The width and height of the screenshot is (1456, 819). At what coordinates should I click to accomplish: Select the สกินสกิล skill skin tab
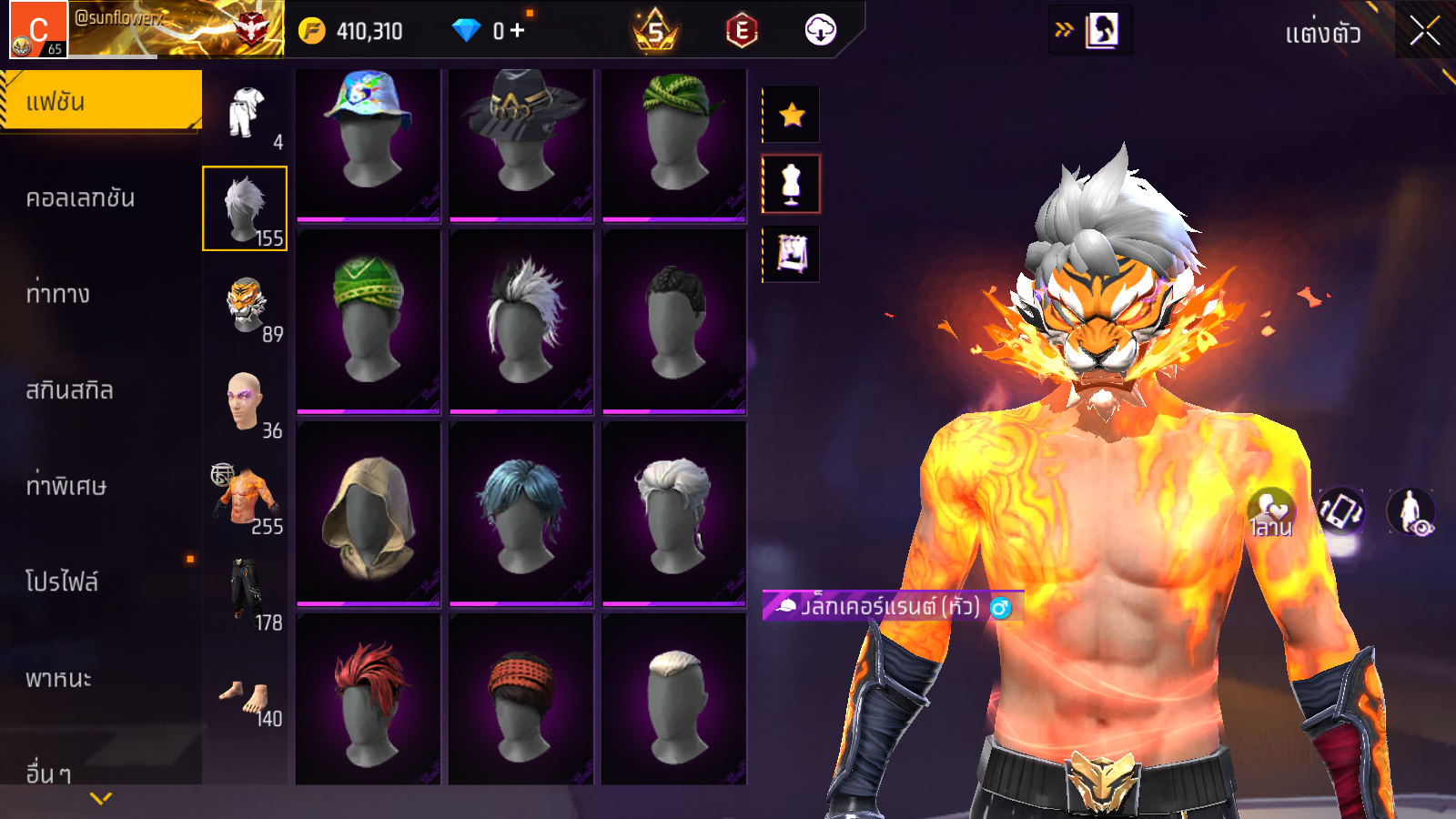[x=70, y=390]
